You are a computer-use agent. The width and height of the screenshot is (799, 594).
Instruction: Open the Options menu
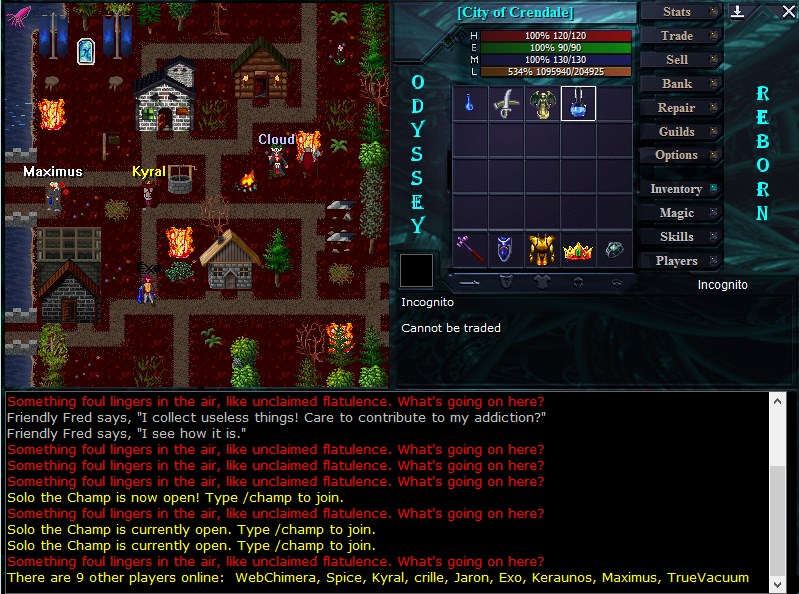point(678,155)
